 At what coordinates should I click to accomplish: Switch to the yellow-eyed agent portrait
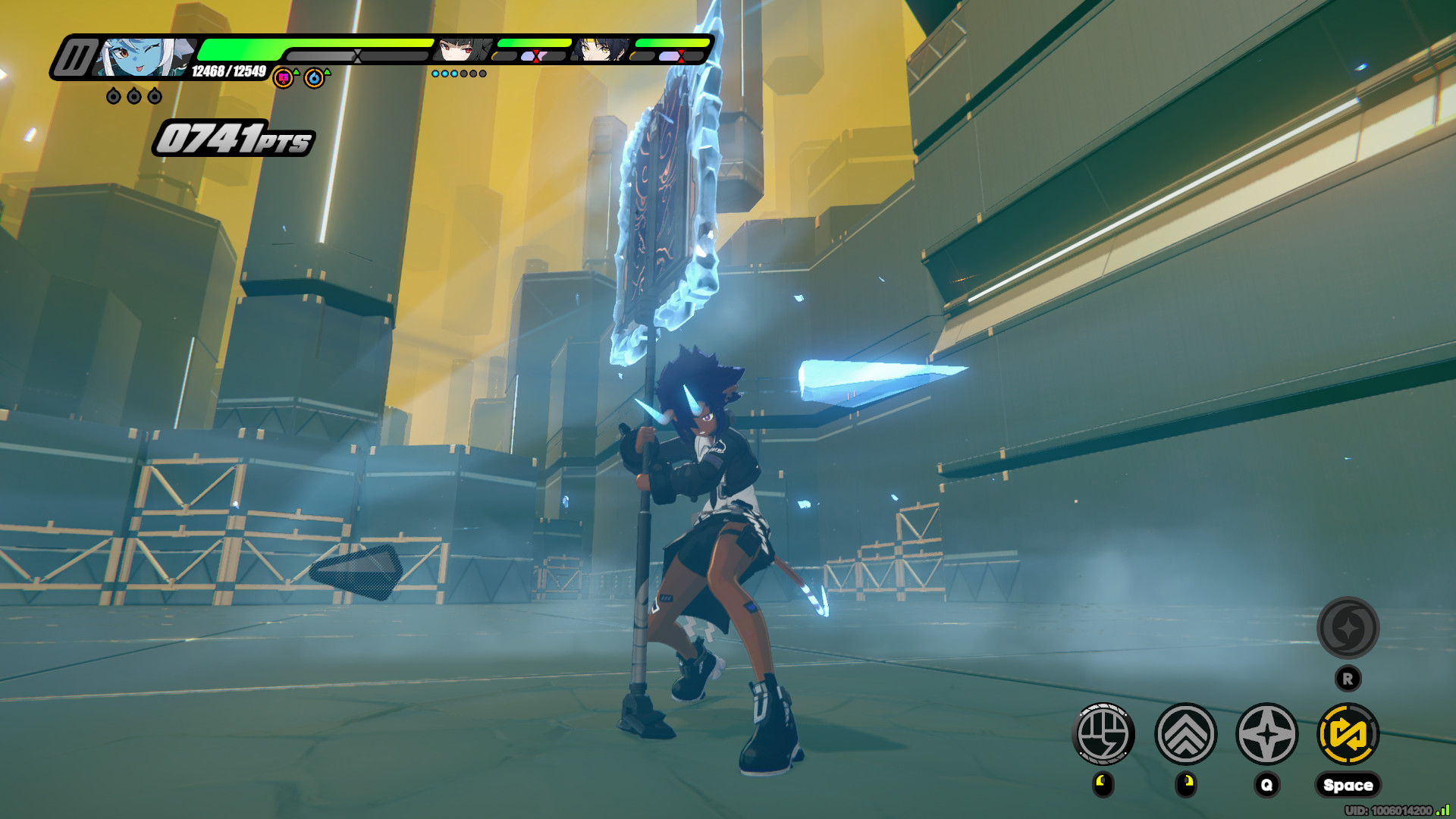[601, 50]
